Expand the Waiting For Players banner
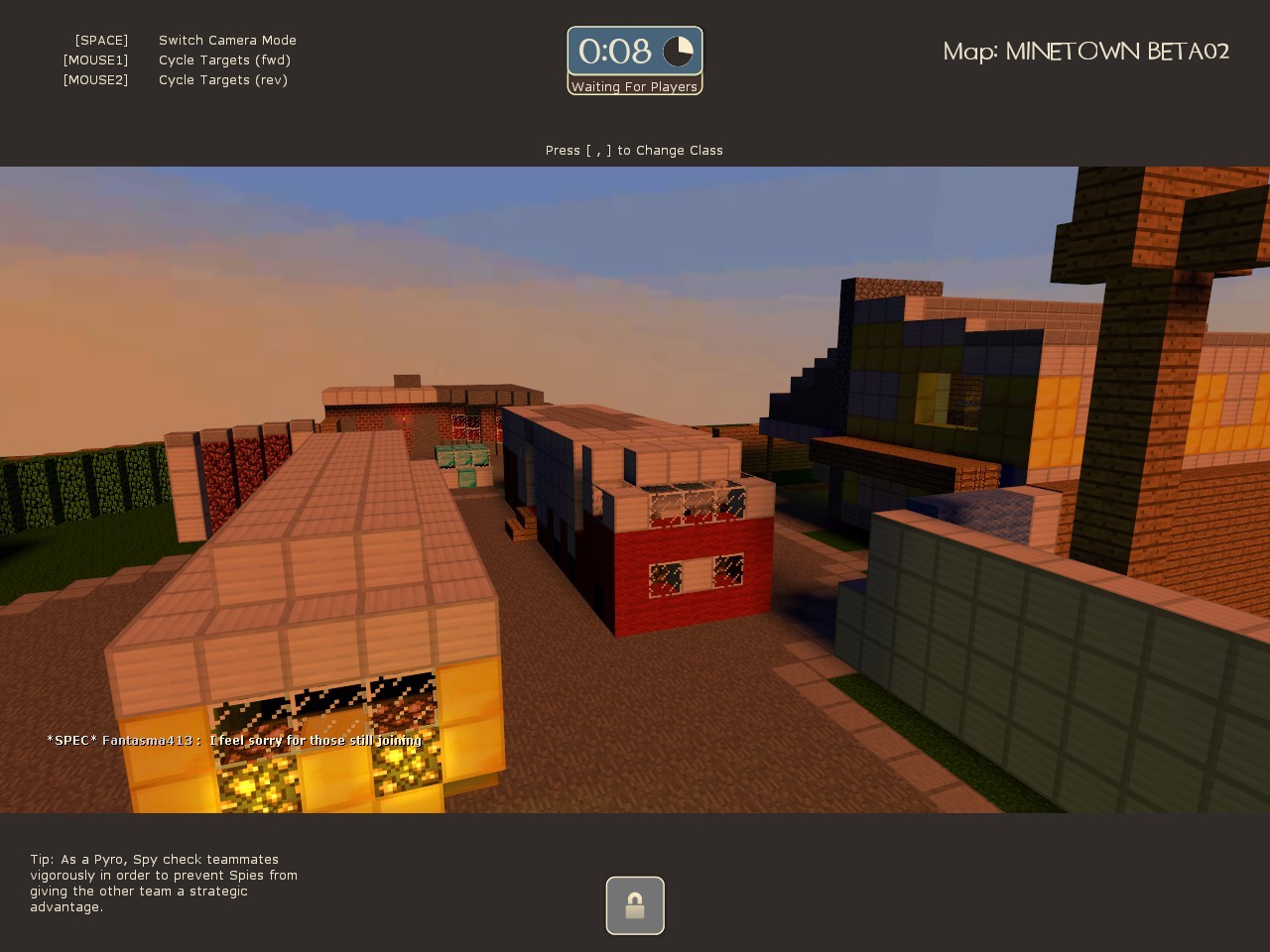This screenshot has height=952, width=1270. tap(634, 86)
